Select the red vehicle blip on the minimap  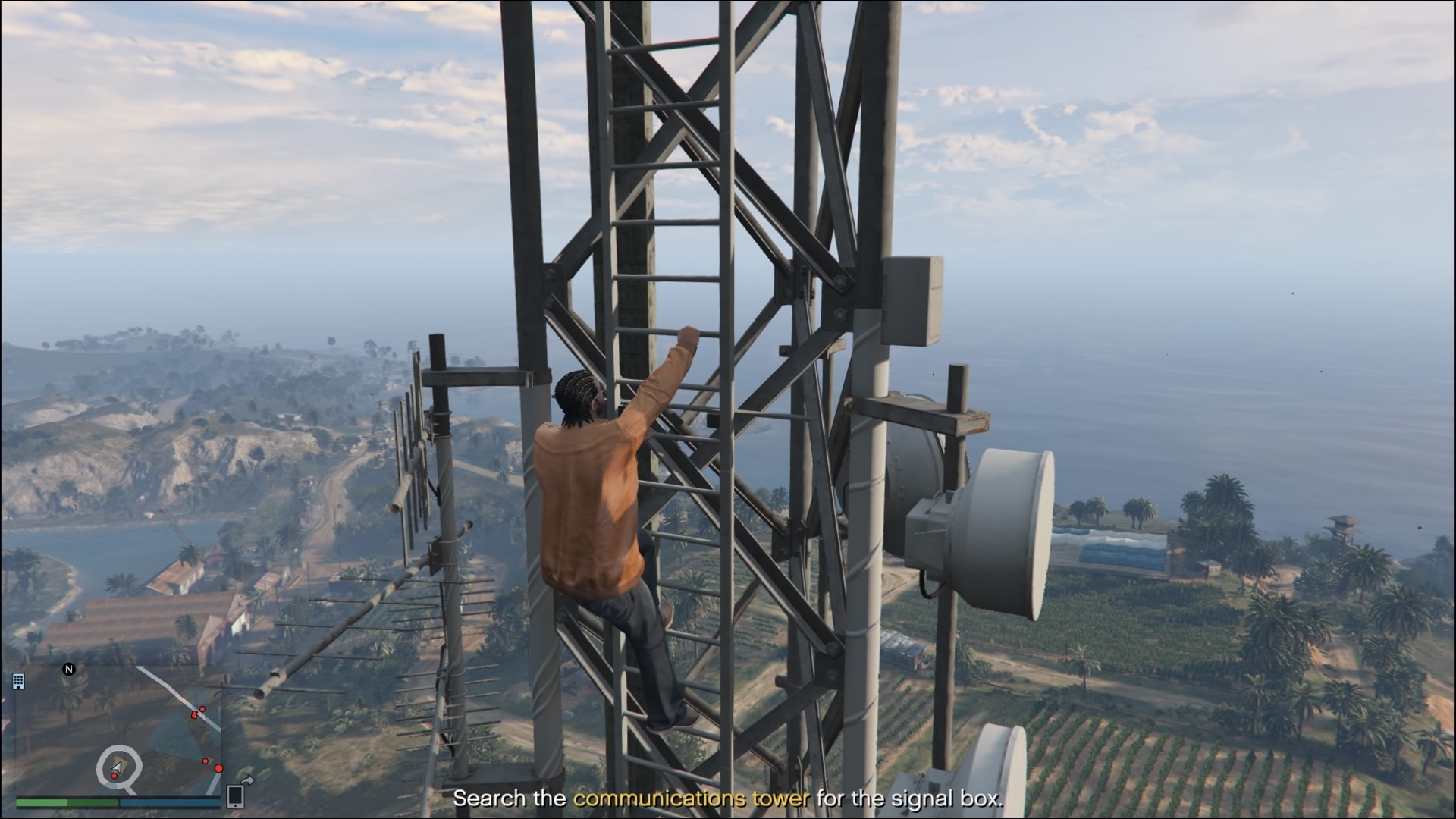click(195, 714)
